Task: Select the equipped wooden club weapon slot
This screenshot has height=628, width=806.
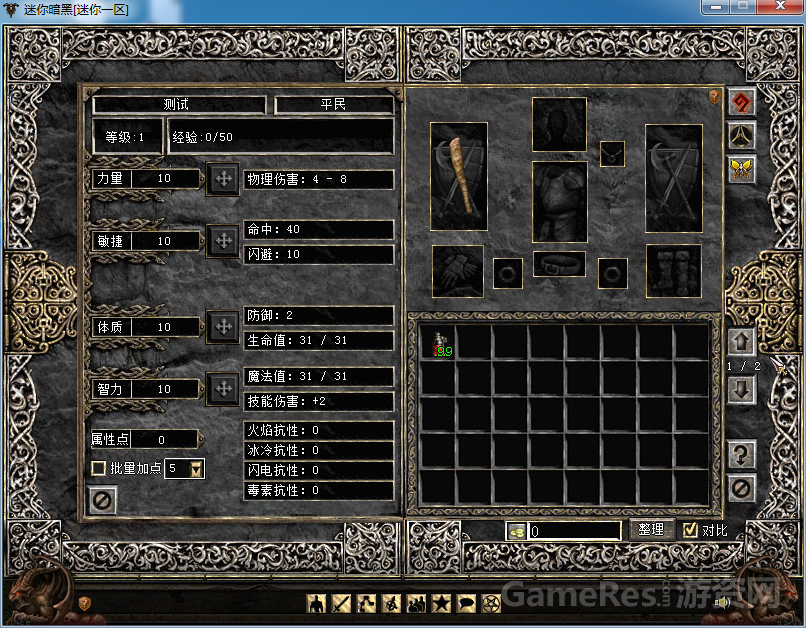Action: point(459,176)
